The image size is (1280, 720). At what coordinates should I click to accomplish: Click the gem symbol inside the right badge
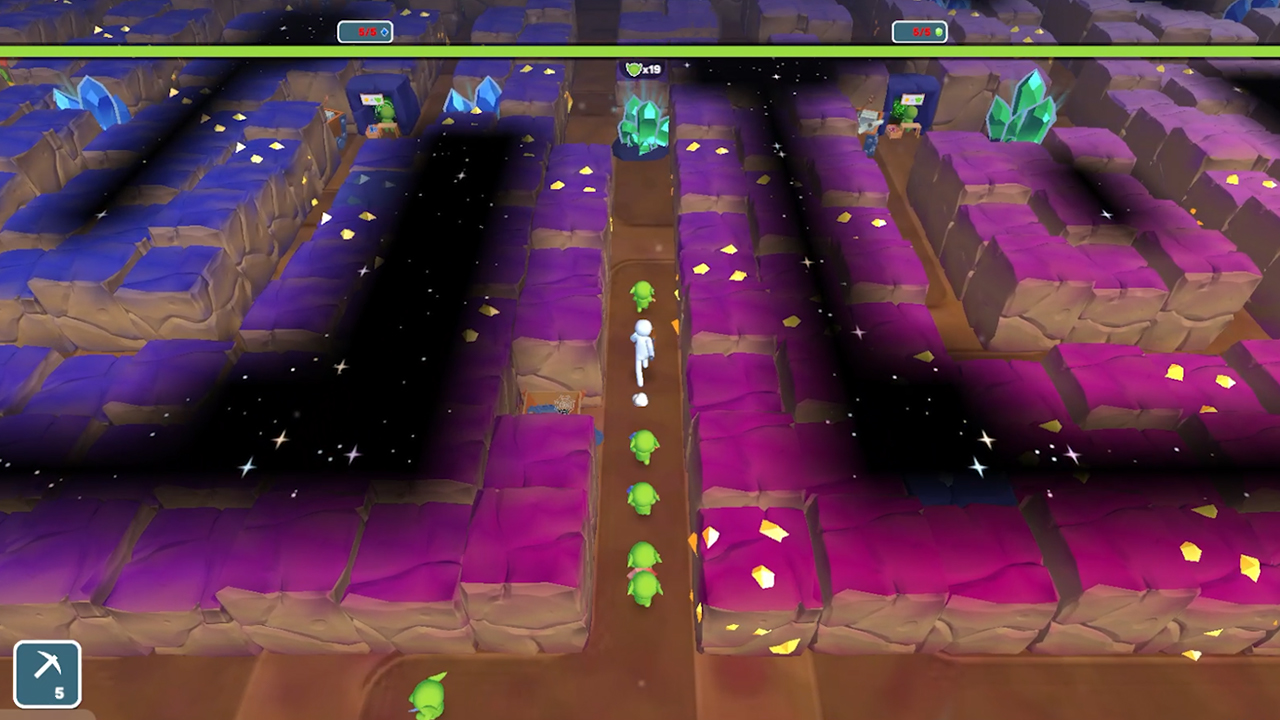tap(938, 31)
